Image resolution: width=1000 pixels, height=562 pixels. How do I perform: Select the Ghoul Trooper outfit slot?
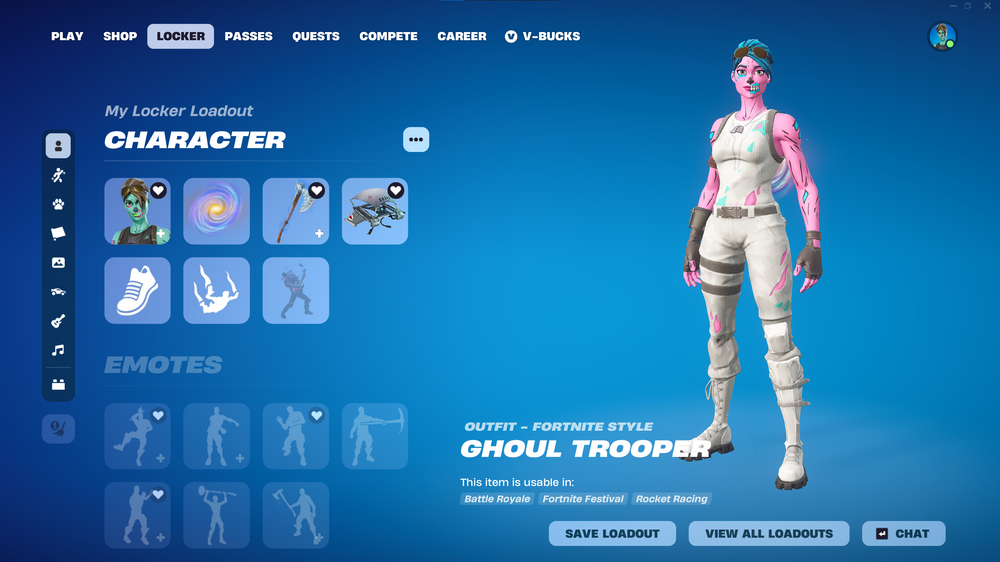tap(137, 211)
